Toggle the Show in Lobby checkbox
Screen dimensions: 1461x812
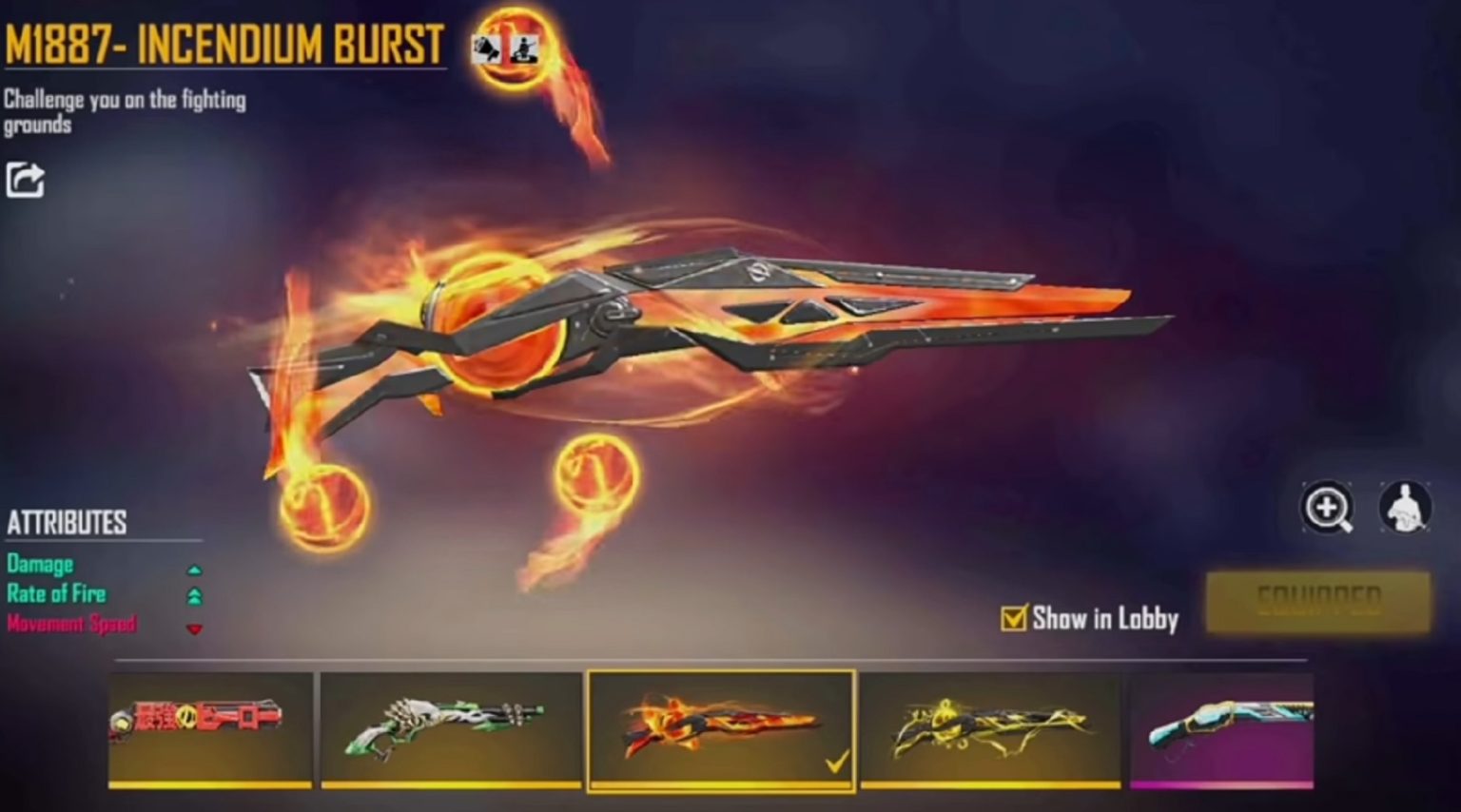click(x=1016, y=616)
